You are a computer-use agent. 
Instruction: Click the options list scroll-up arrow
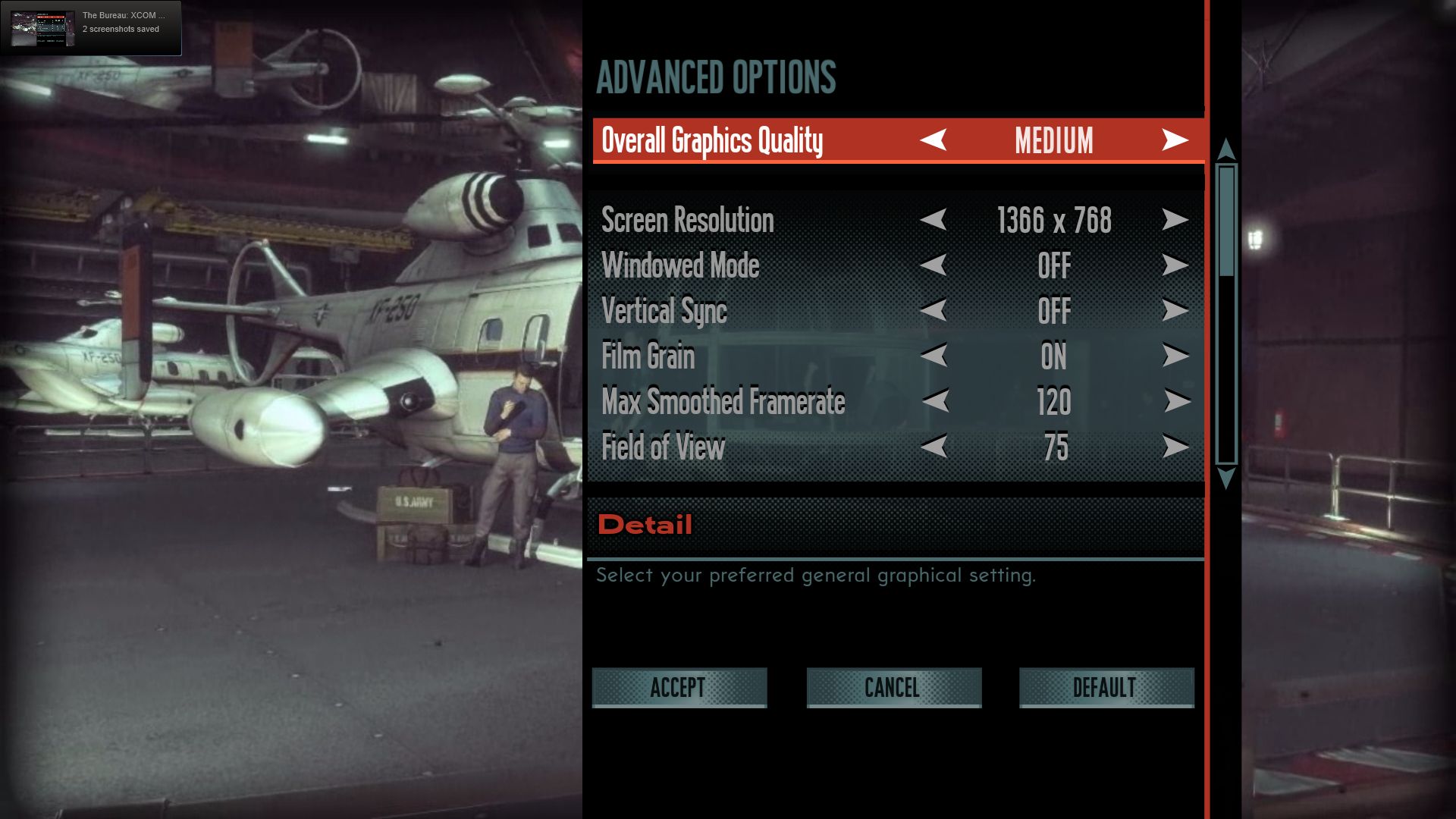[x=1225, y=149]
